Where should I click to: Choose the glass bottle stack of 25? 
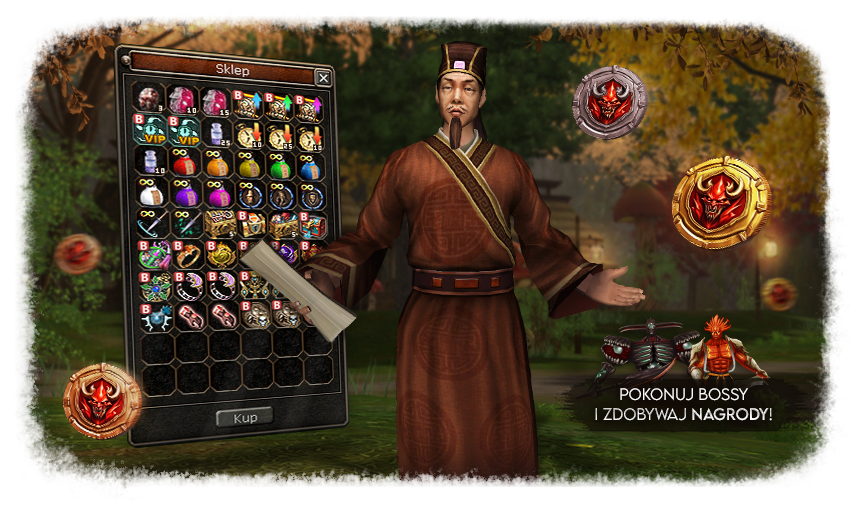tap(215, 132)
